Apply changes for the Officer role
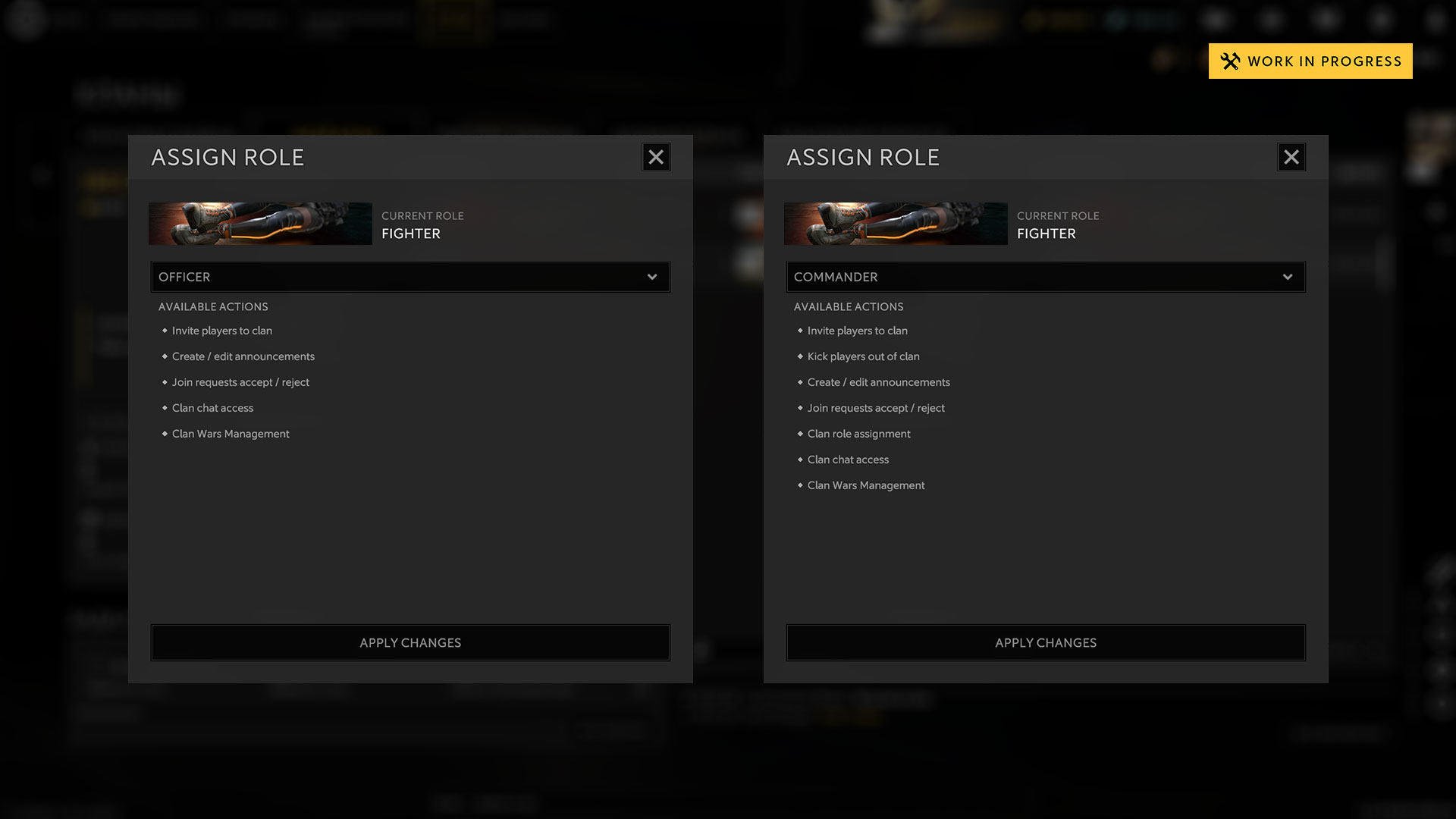This screenshot has height=819, width=1456. (x=410, y=642)
